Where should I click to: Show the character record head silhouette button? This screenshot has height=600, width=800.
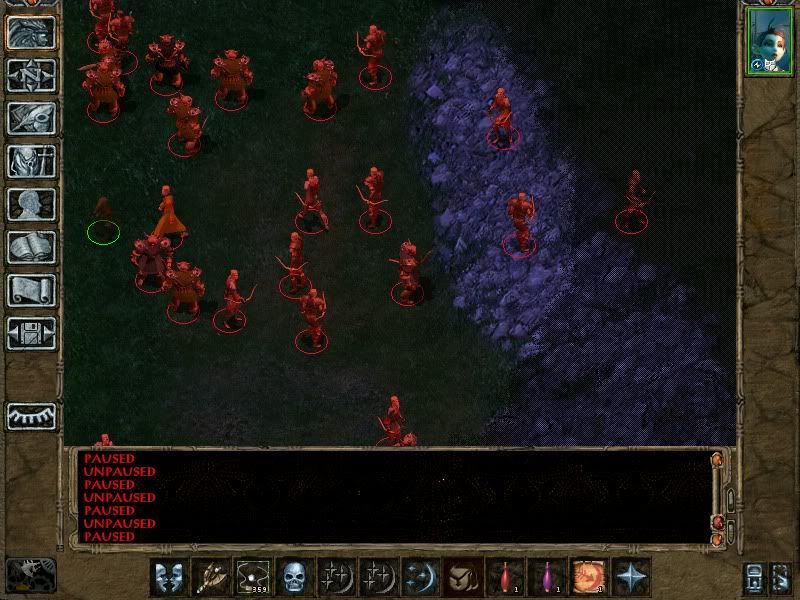click(x=31, y=204)
